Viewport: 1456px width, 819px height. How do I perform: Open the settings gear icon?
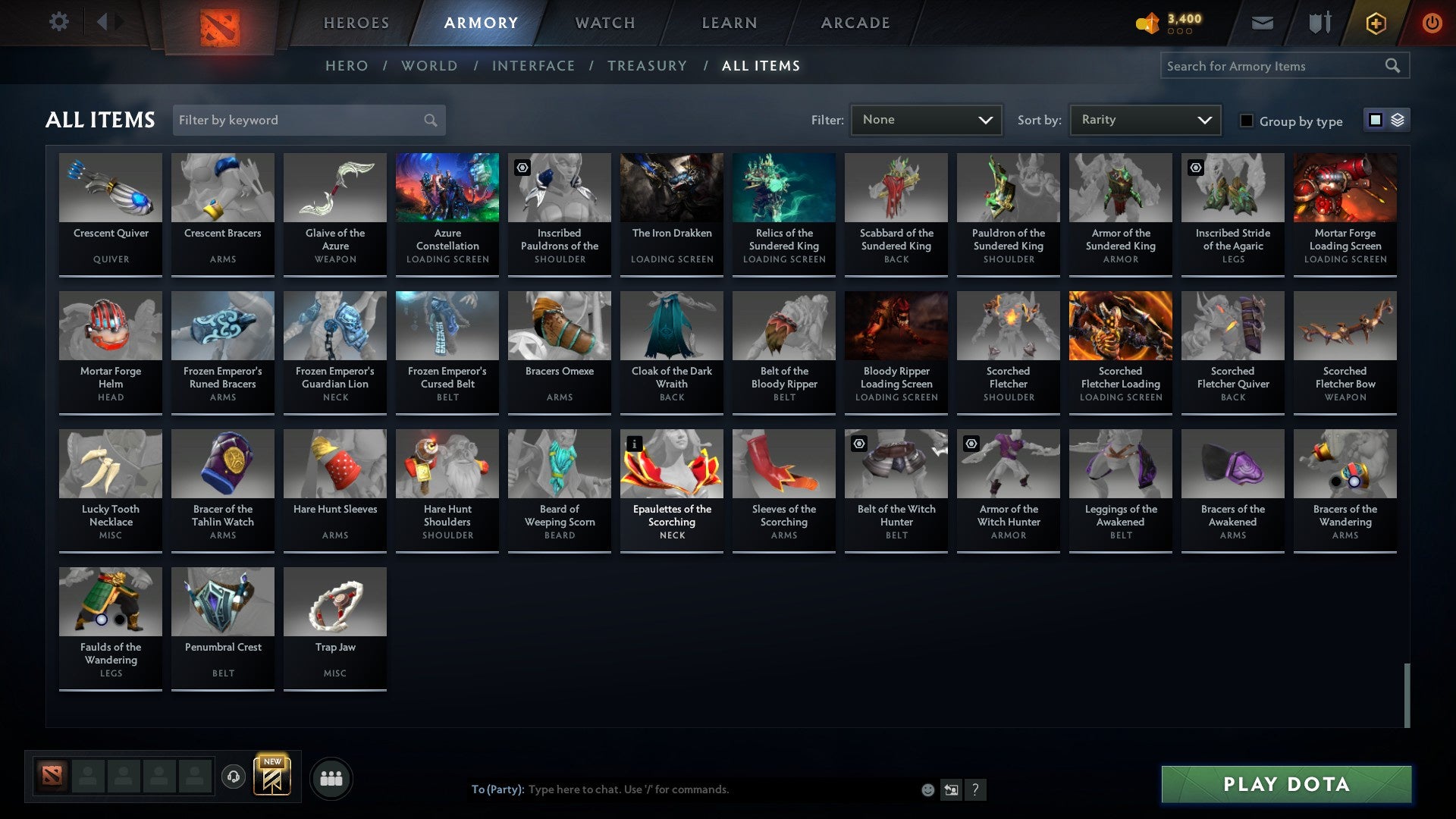58,22
